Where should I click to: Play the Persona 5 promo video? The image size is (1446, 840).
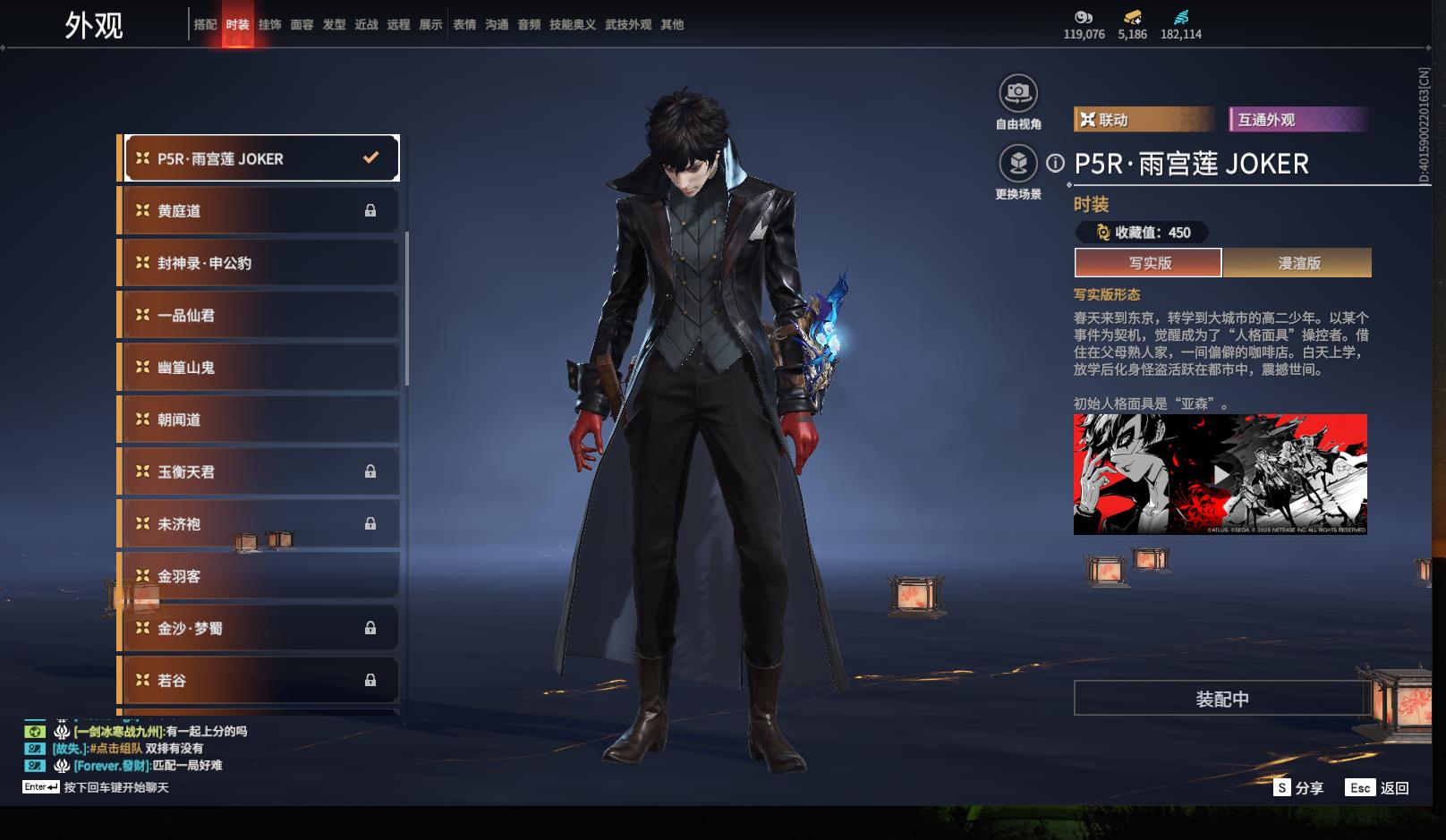(1221, 474)
